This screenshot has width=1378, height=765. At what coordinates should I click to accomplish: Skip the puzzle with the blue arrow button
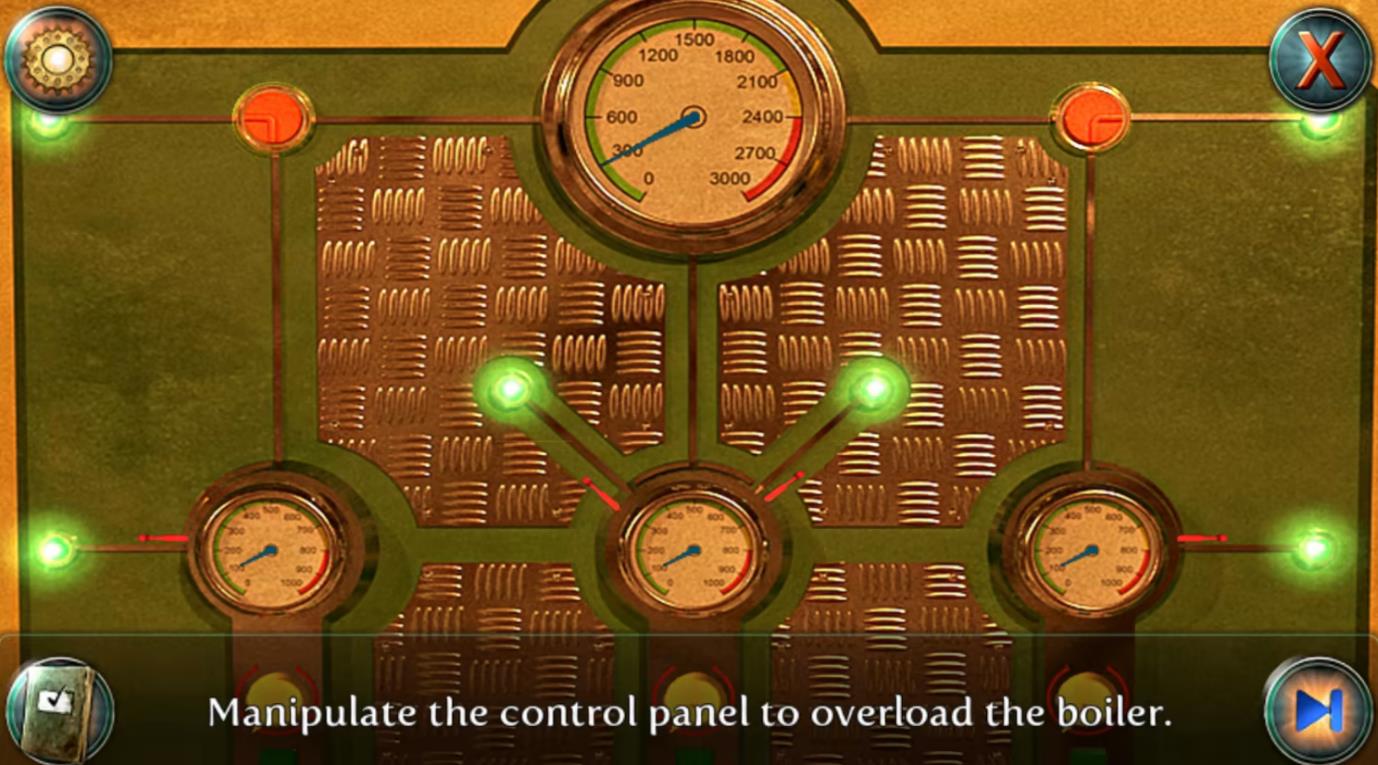click(x=1317, y=710)
